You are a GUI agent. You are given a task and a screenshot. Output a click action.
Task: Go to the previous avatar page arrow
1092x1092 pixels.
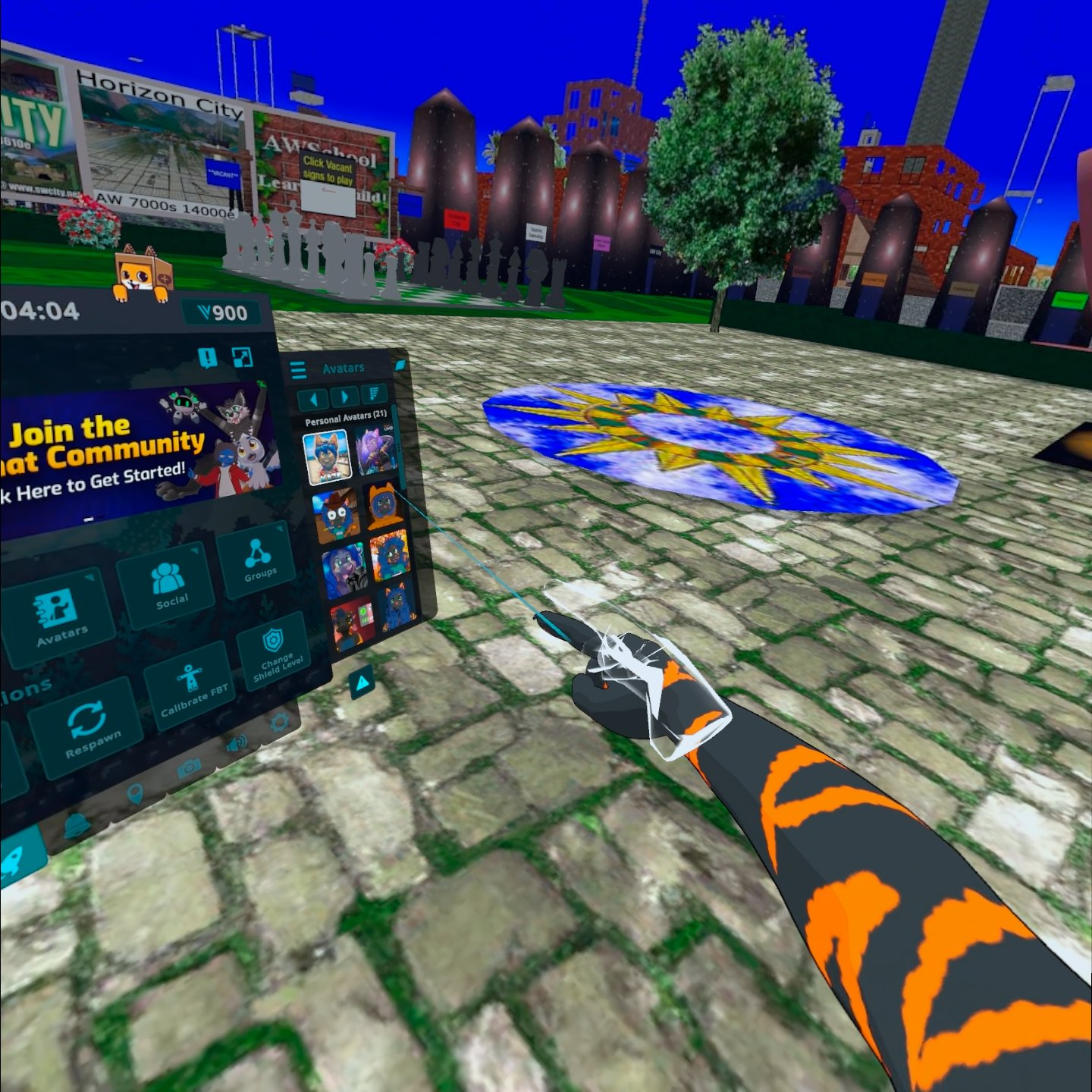[312, 398]
